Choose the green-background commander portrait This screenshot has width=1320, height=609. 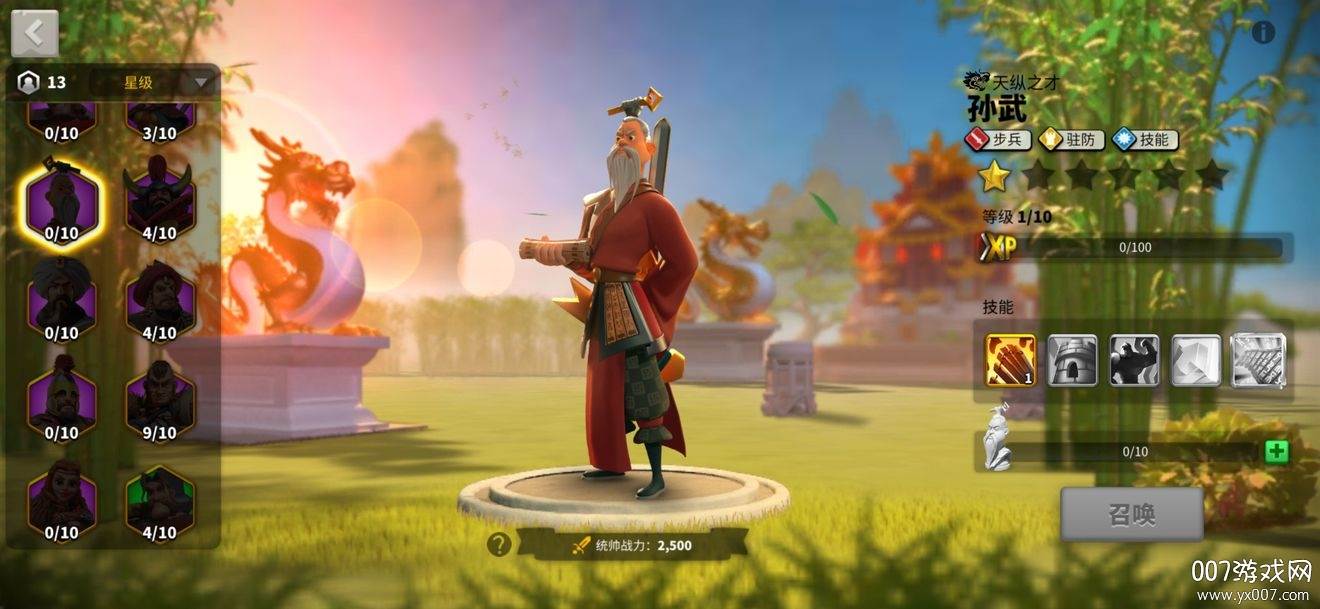pos(159,499)
